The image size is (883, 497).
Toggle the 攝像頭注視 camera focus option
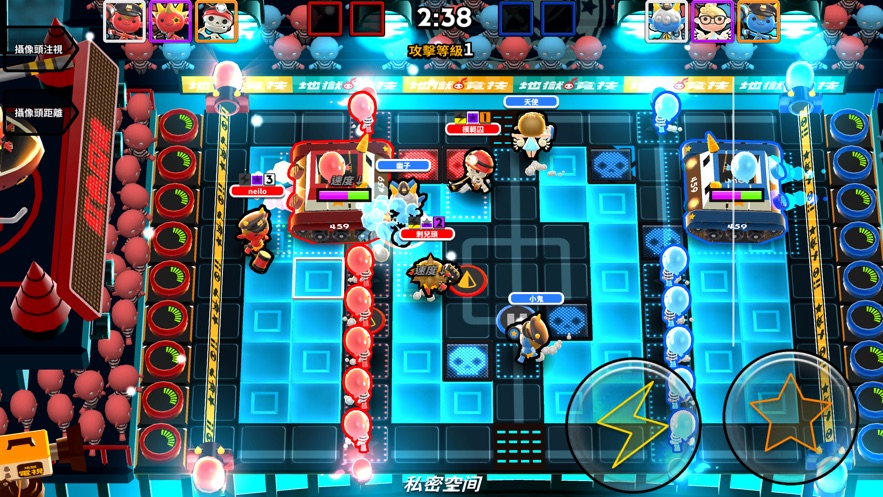(x=38, y=48)
